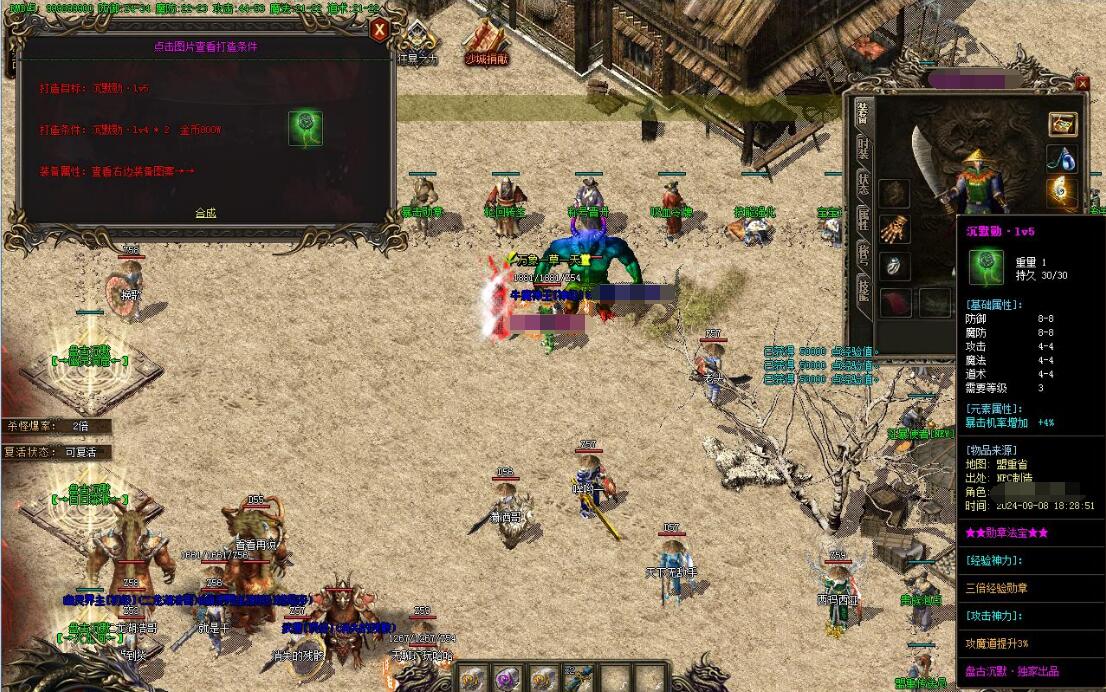Open the 时装 fashion tab

pyautogui.click(x=862, y=150)
